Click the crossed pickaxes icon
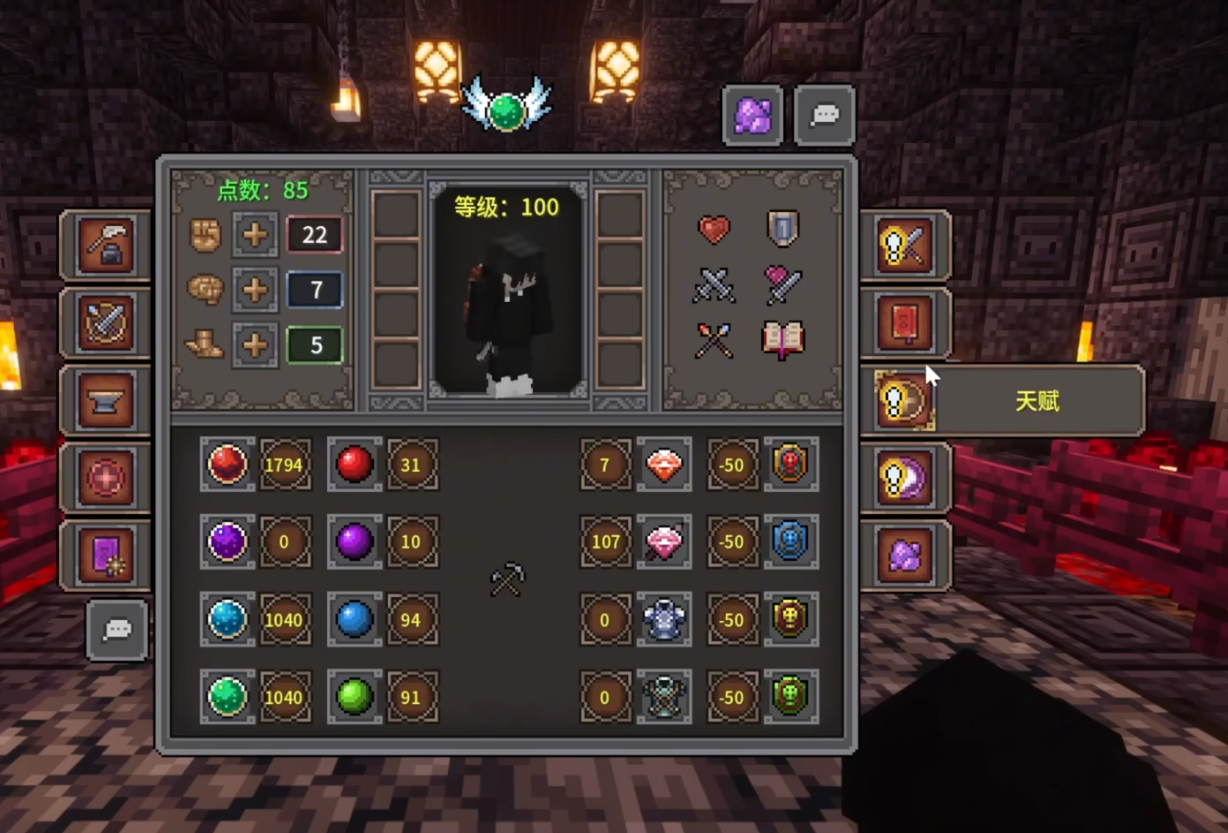This screenshot has width=1228, height=833. click(507, 579)
